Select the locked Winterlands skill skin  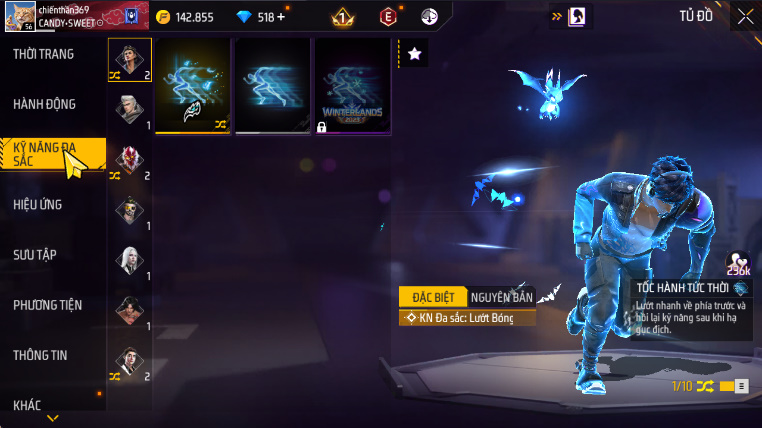pos(352,86)
